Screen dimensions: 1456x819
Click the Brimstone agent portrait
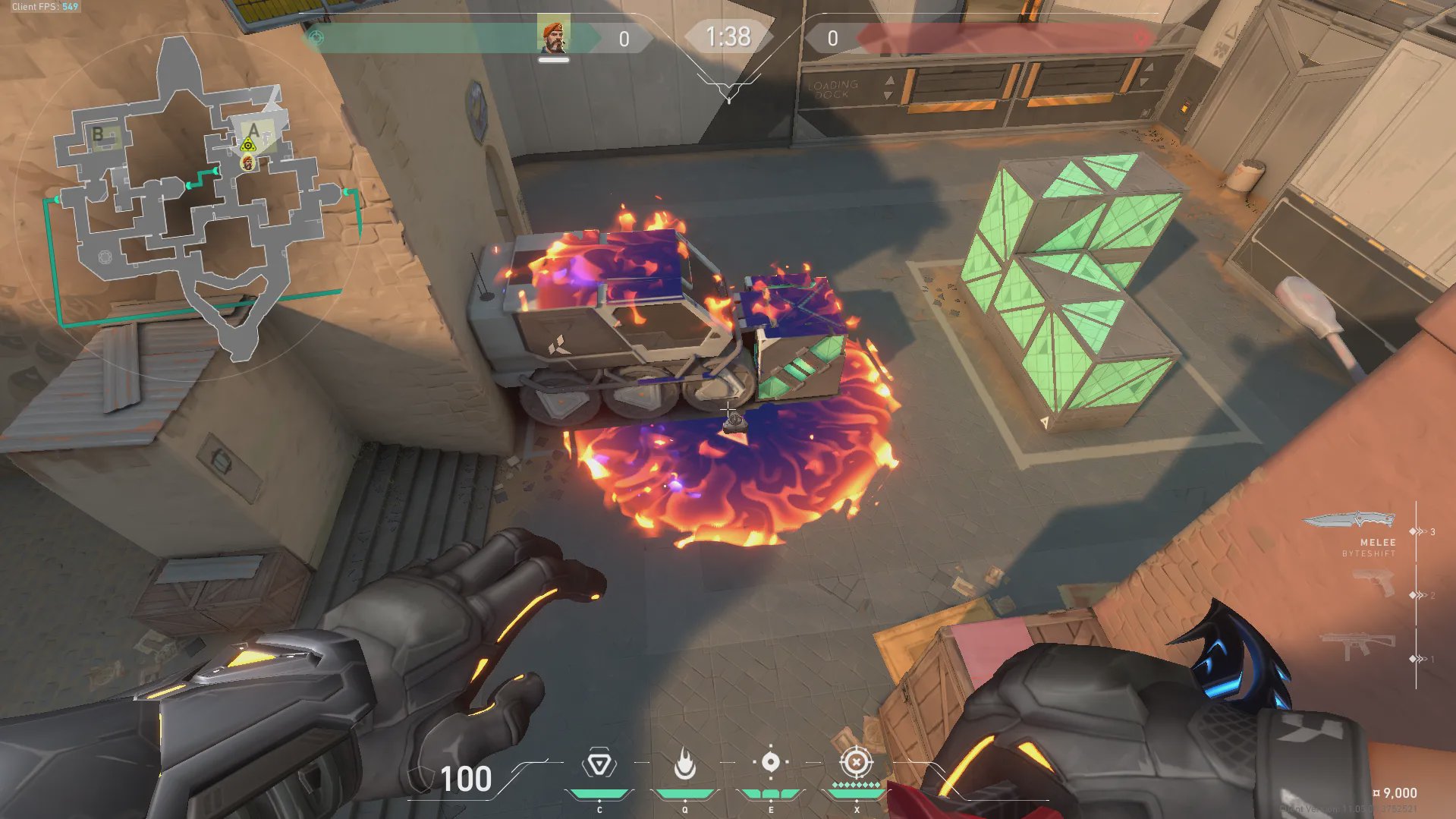pyautogui.click(x=553, y=37)
